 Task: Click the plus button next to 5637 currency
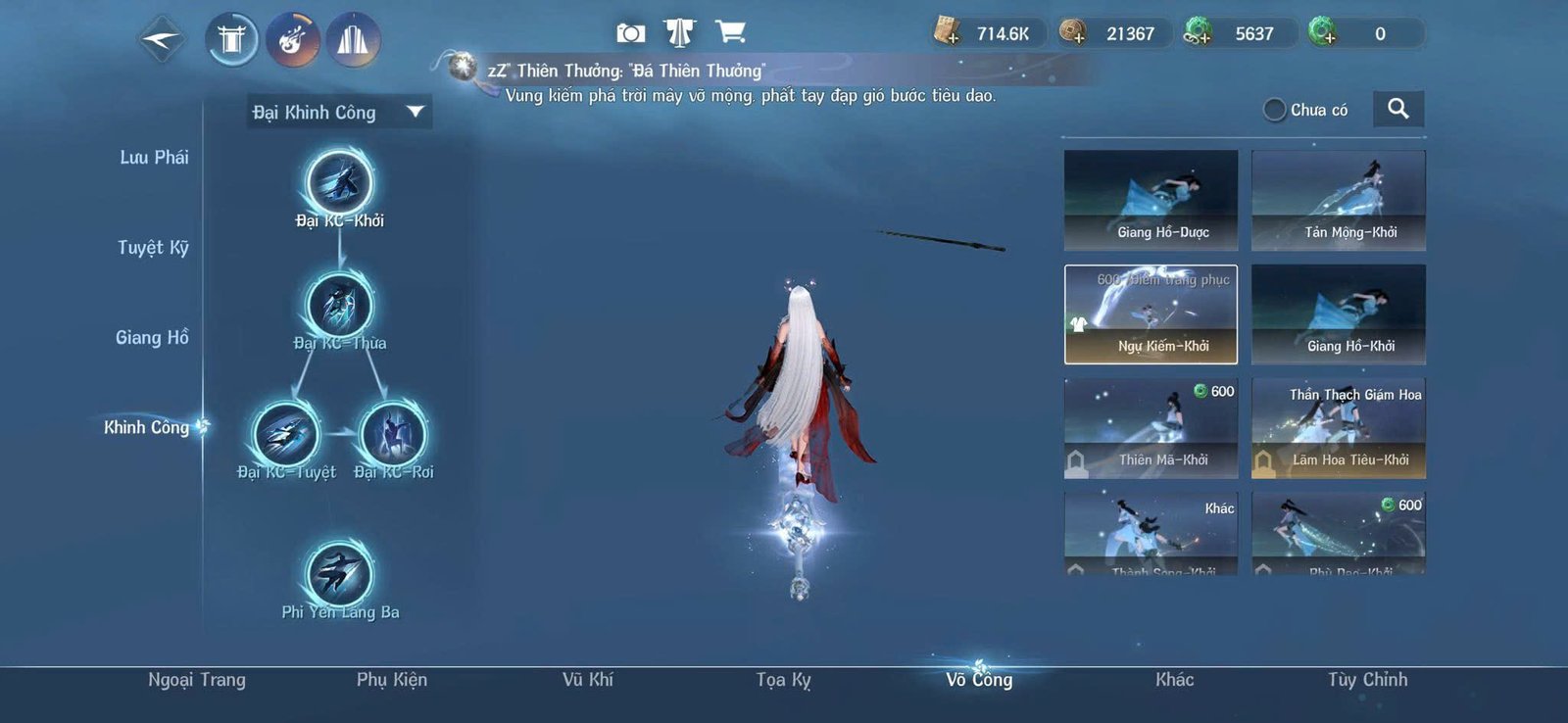click(1207, 39)
